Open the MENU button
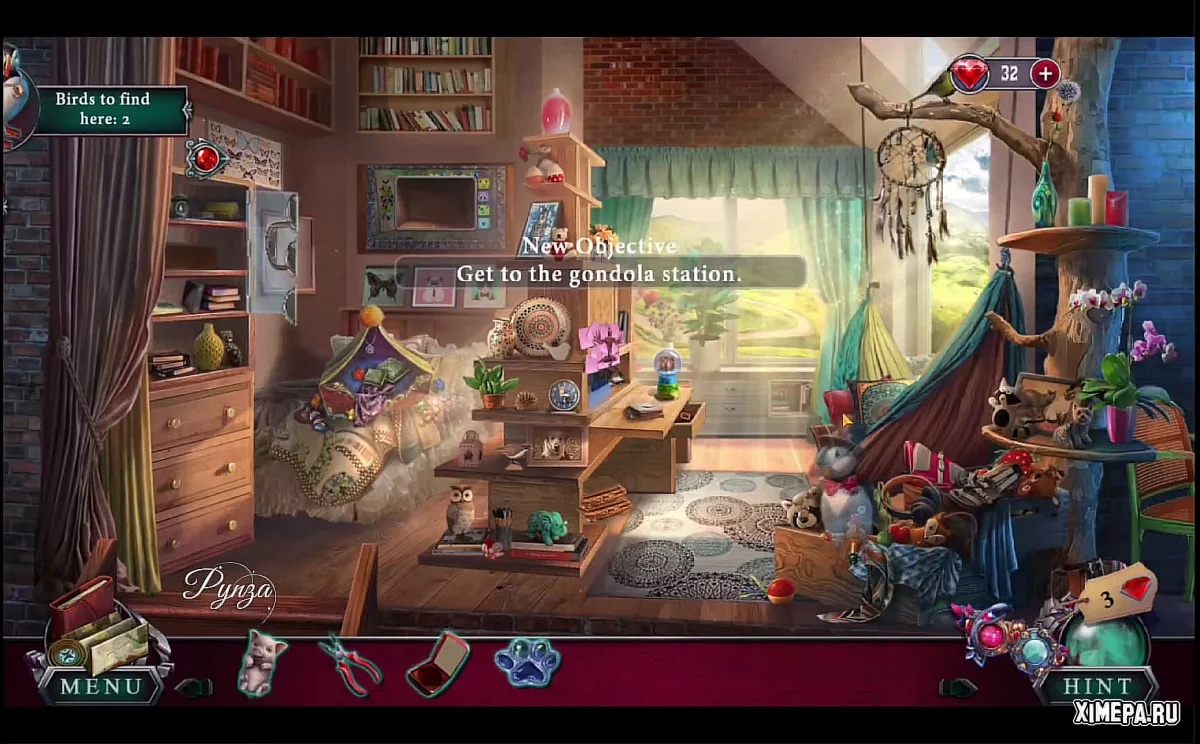 [x=101, y=687]
